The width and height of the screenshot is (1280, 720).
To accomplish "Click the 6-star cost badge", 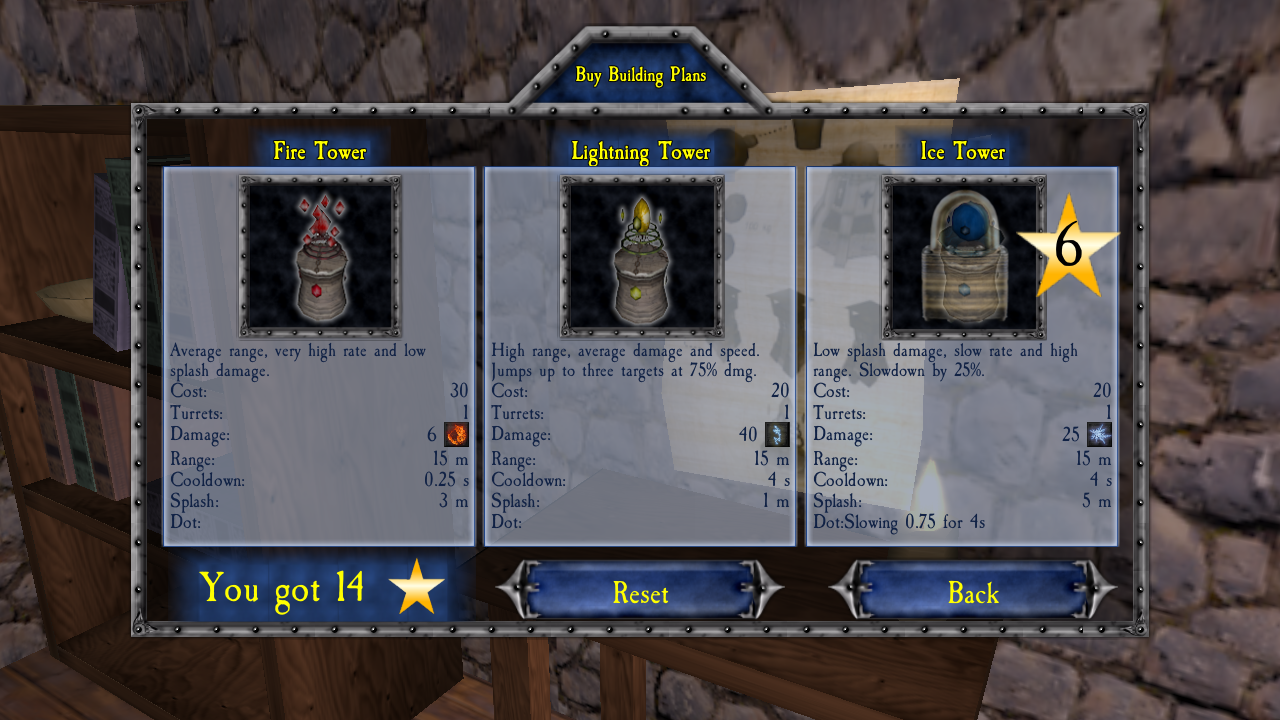I will tap(1068, 247).
